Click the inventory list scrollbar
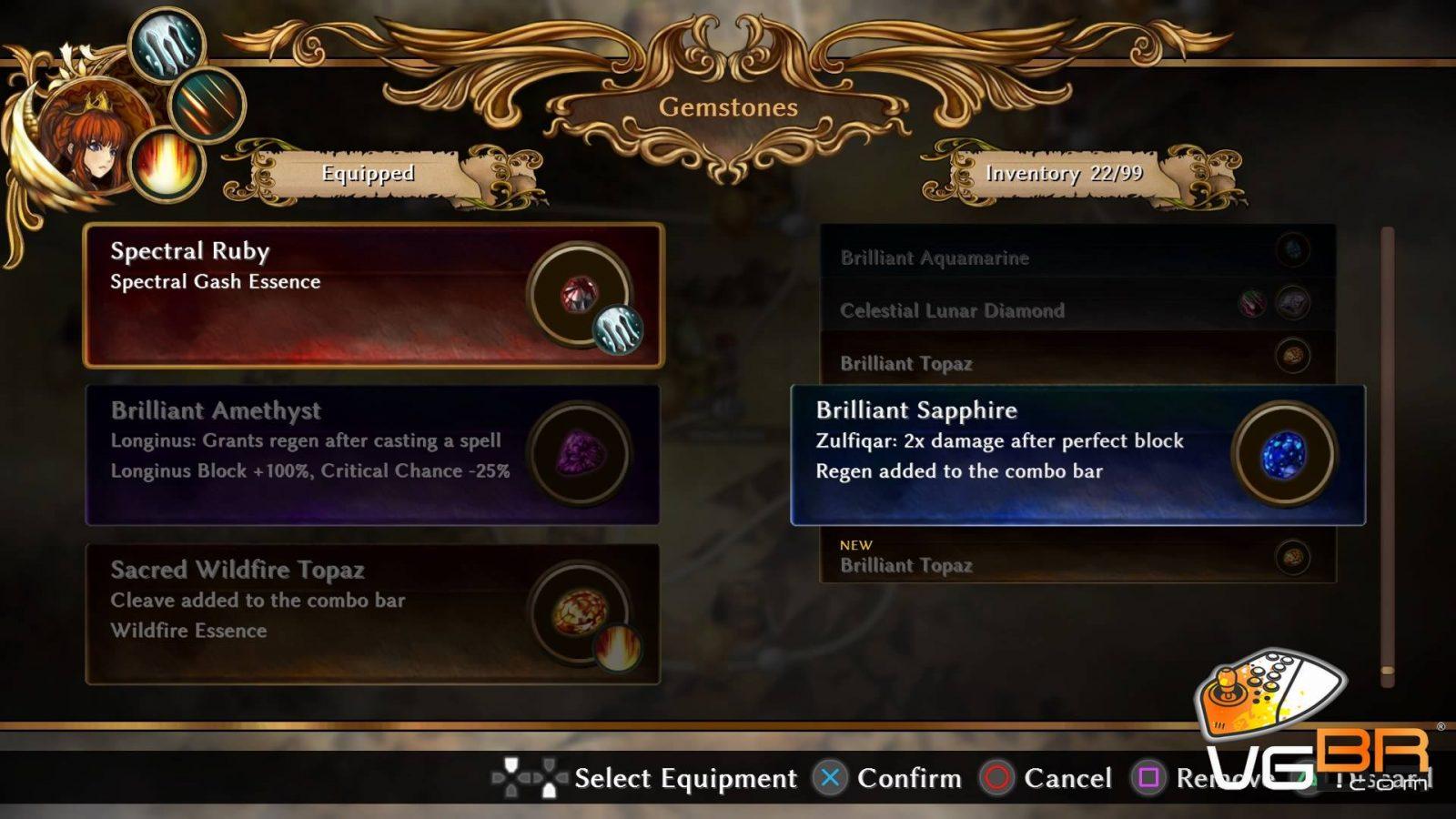Screen dimensions: 1456x819 1387,455
